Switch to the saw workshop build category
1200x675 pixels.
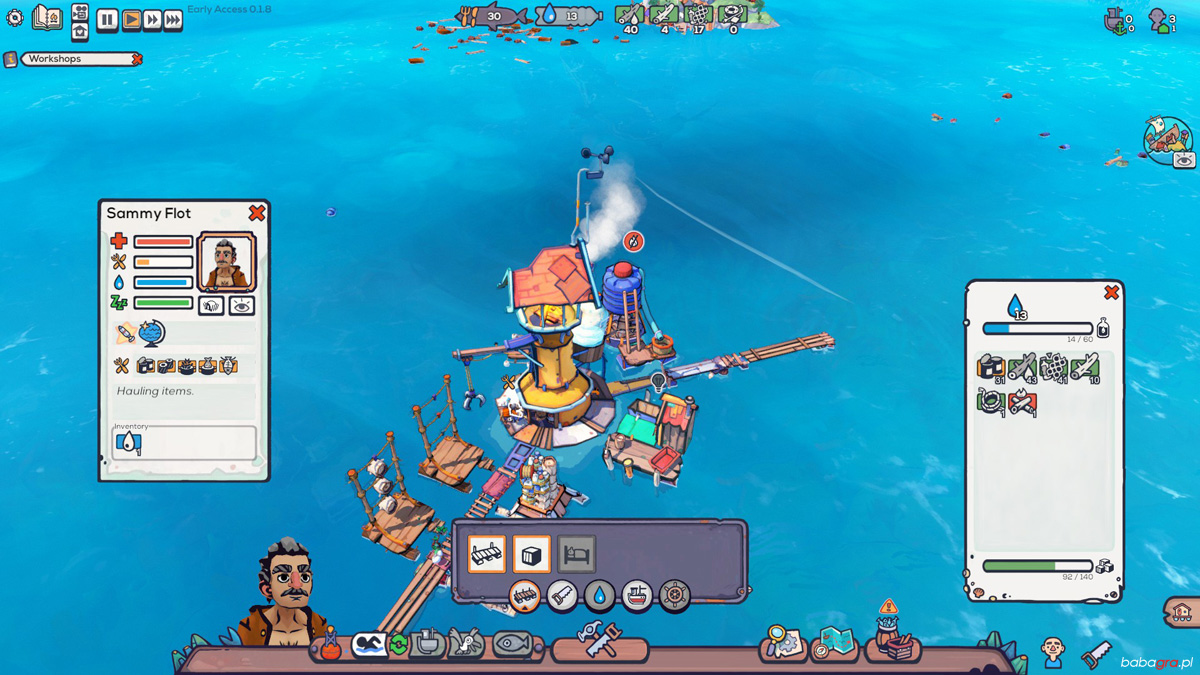click(562, 596)
